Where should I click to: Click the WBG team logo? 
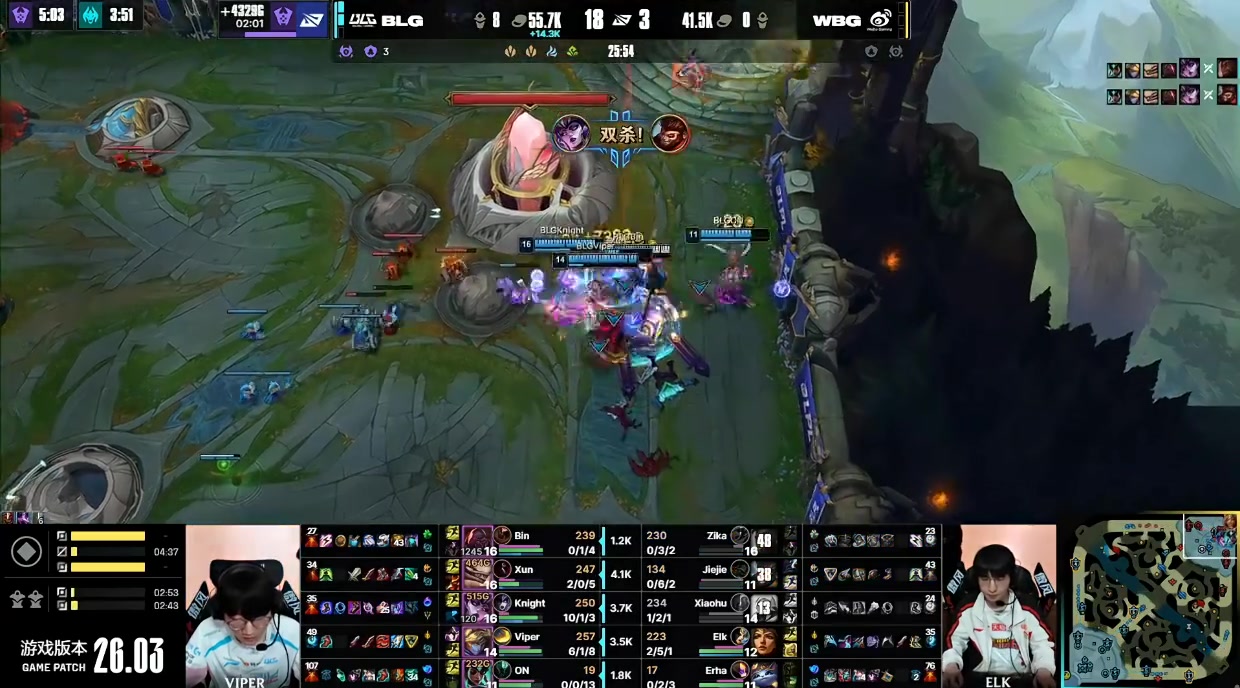pos(880,20)
